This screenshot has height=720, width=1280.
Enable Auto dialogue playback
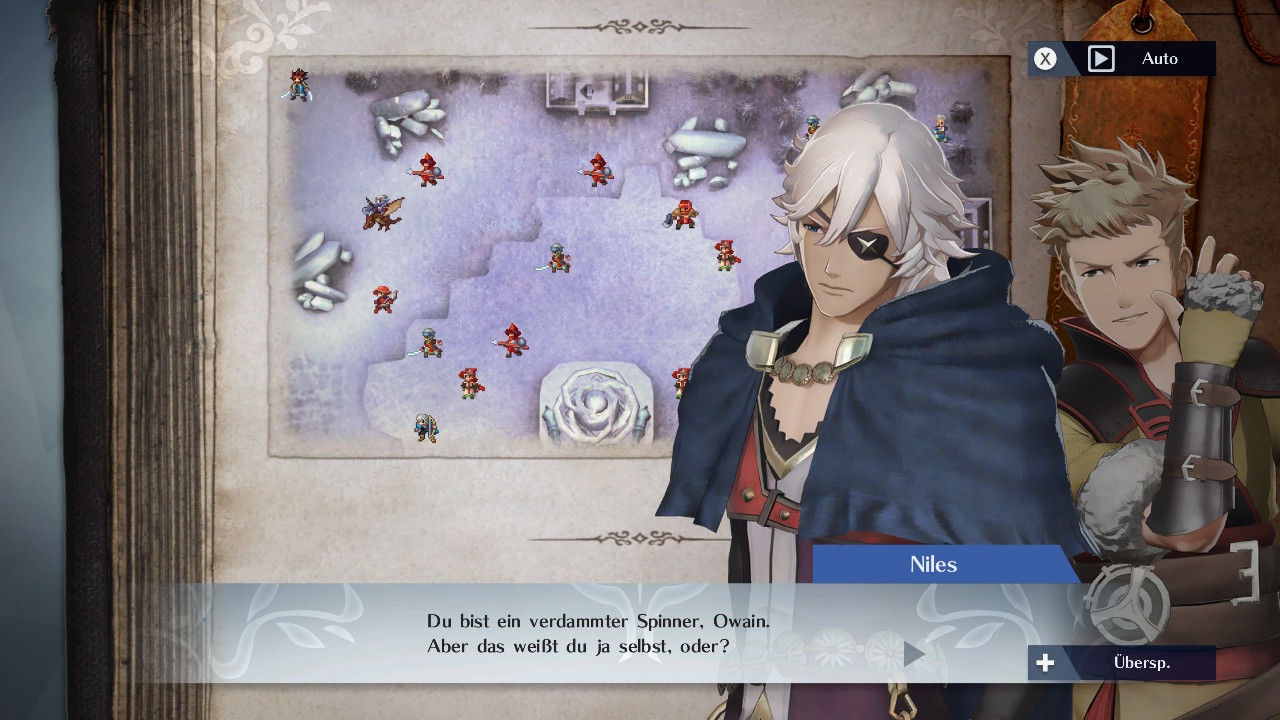(1122, 59)
